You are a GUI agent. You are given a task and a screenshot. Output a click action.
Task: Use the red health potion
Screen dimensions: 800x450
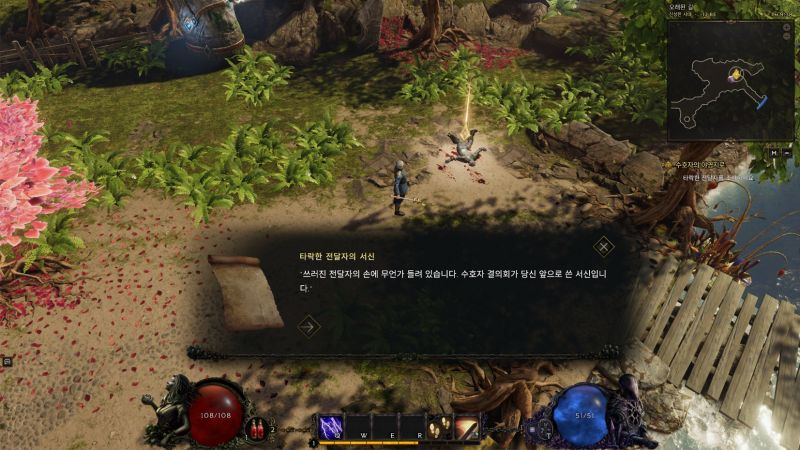click(259, 429)
